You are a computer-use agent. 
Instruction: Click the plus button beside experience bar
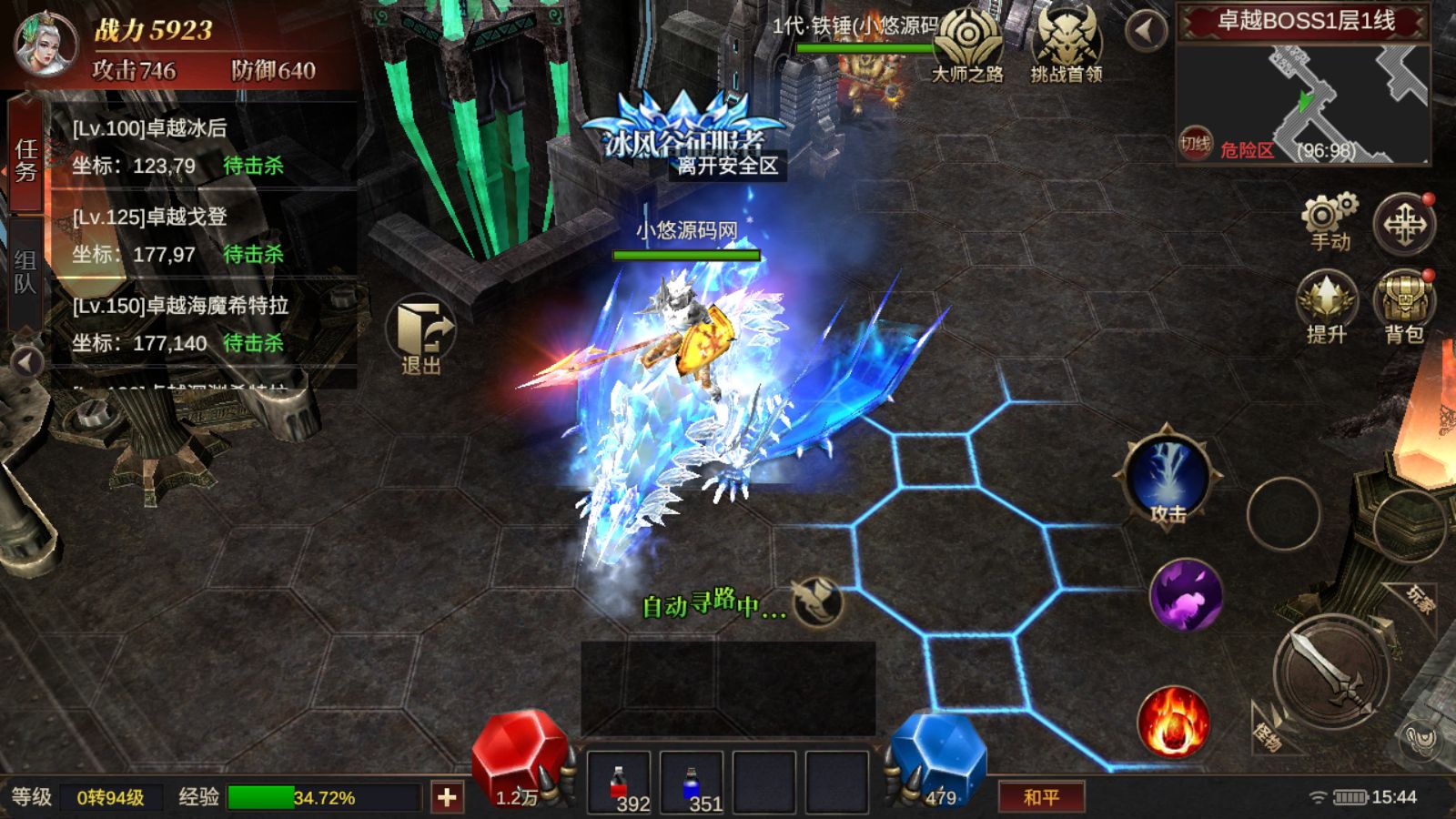point(447,798)
